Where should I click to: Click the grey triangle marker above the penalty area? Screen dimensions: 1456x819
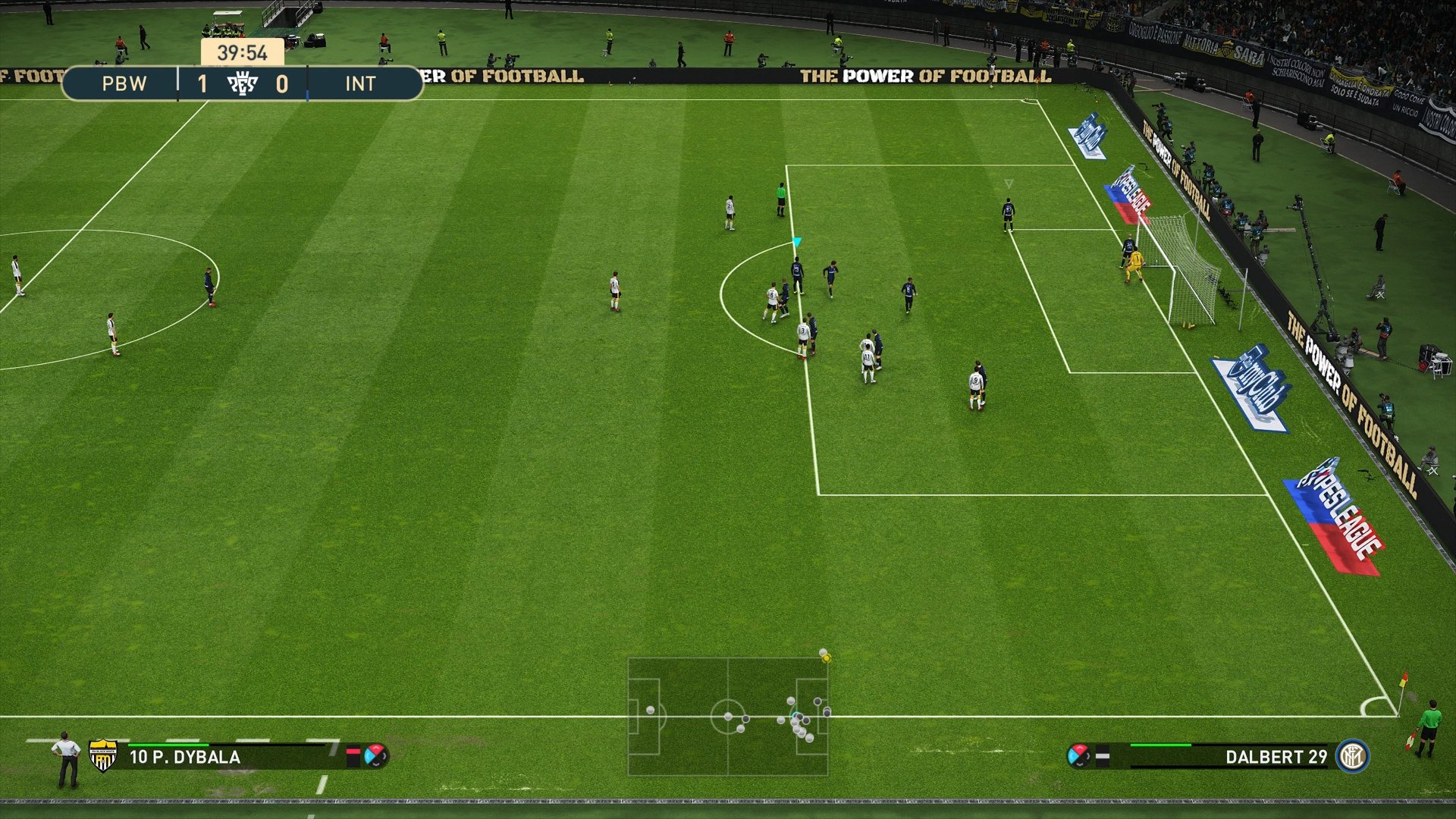(x=1009, y=183)
